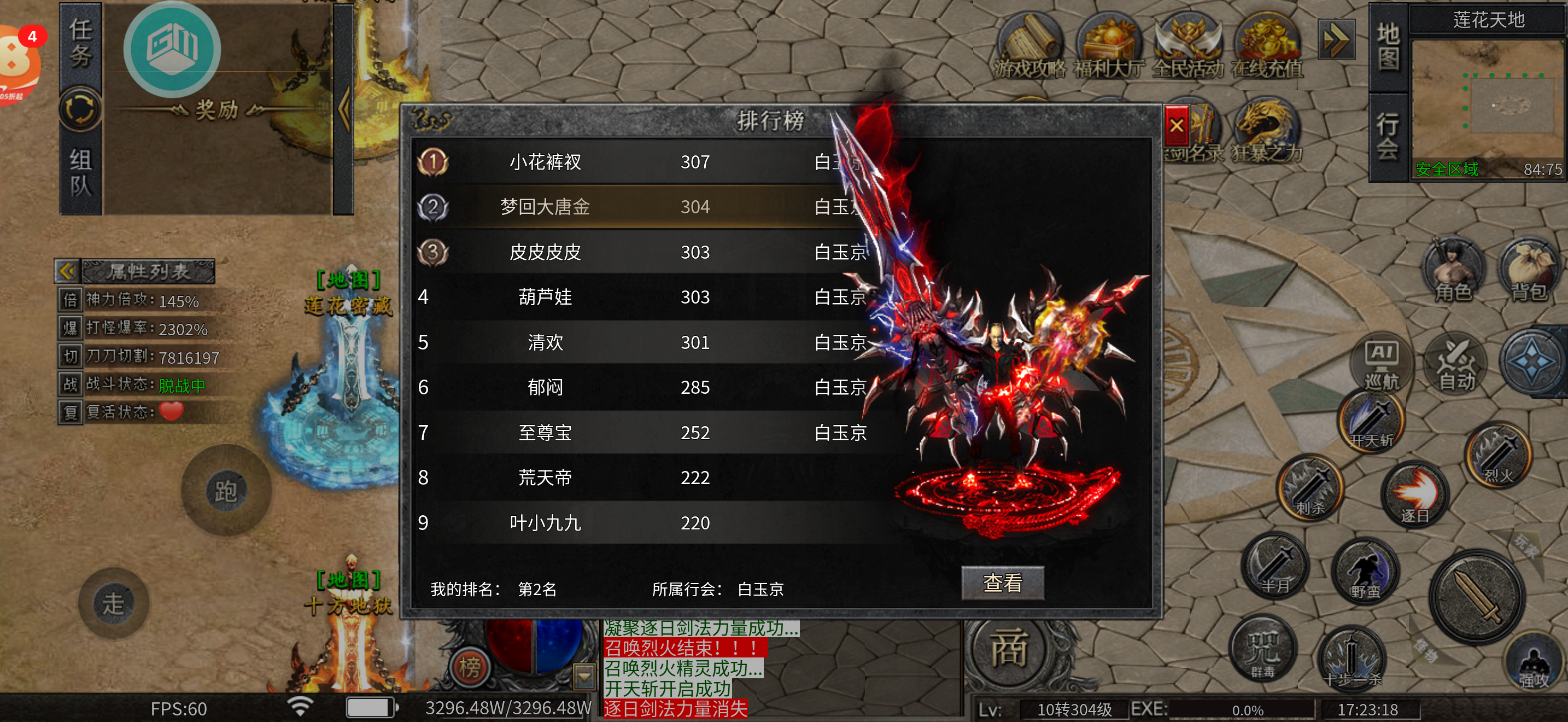Choose the 葫芦娃 leaderboard entry
The width and height of the screenshot is (1568, 722).
point(545,297)
